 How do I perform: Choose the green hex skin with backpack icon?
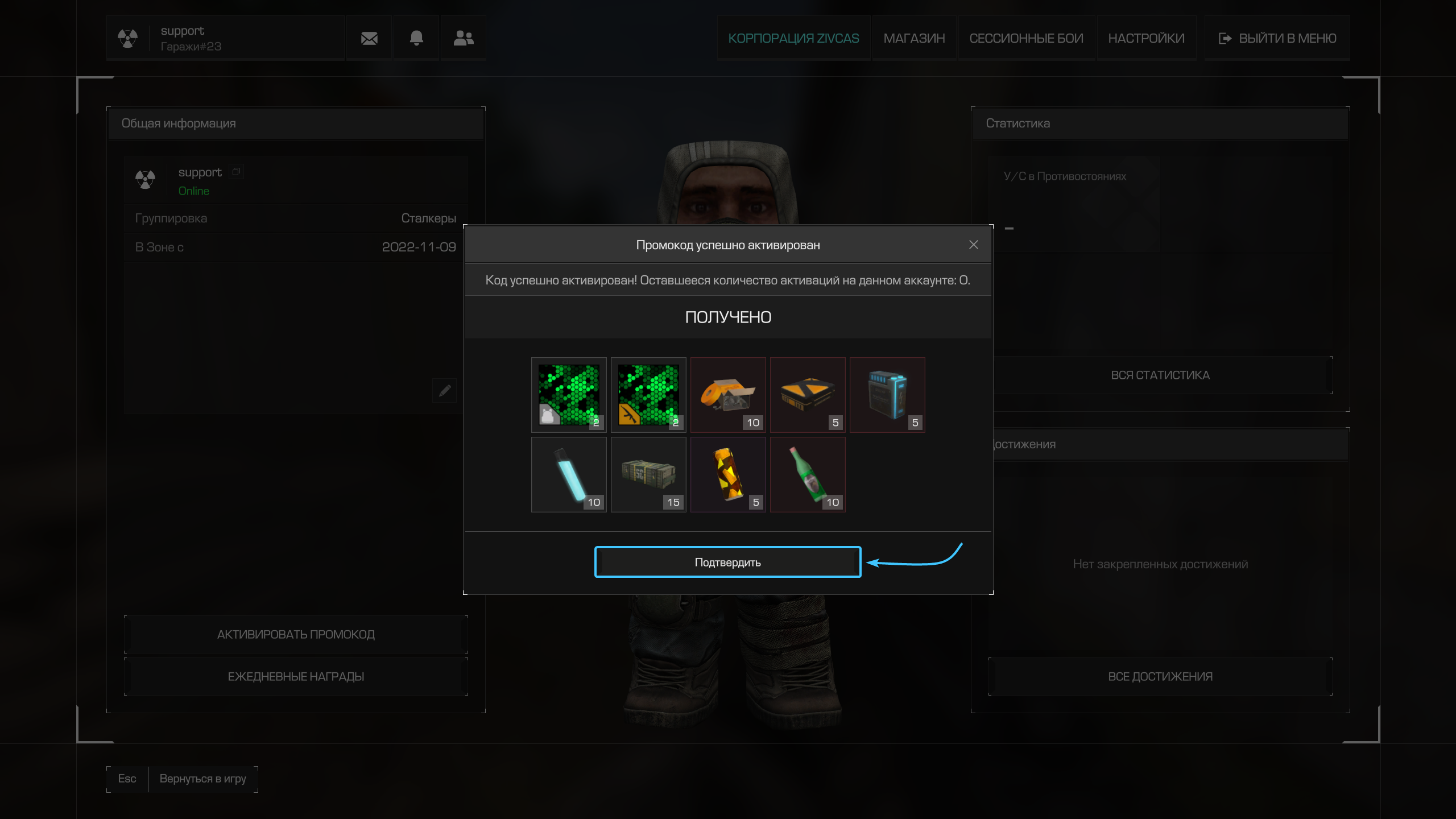click(x=569, y=395)
